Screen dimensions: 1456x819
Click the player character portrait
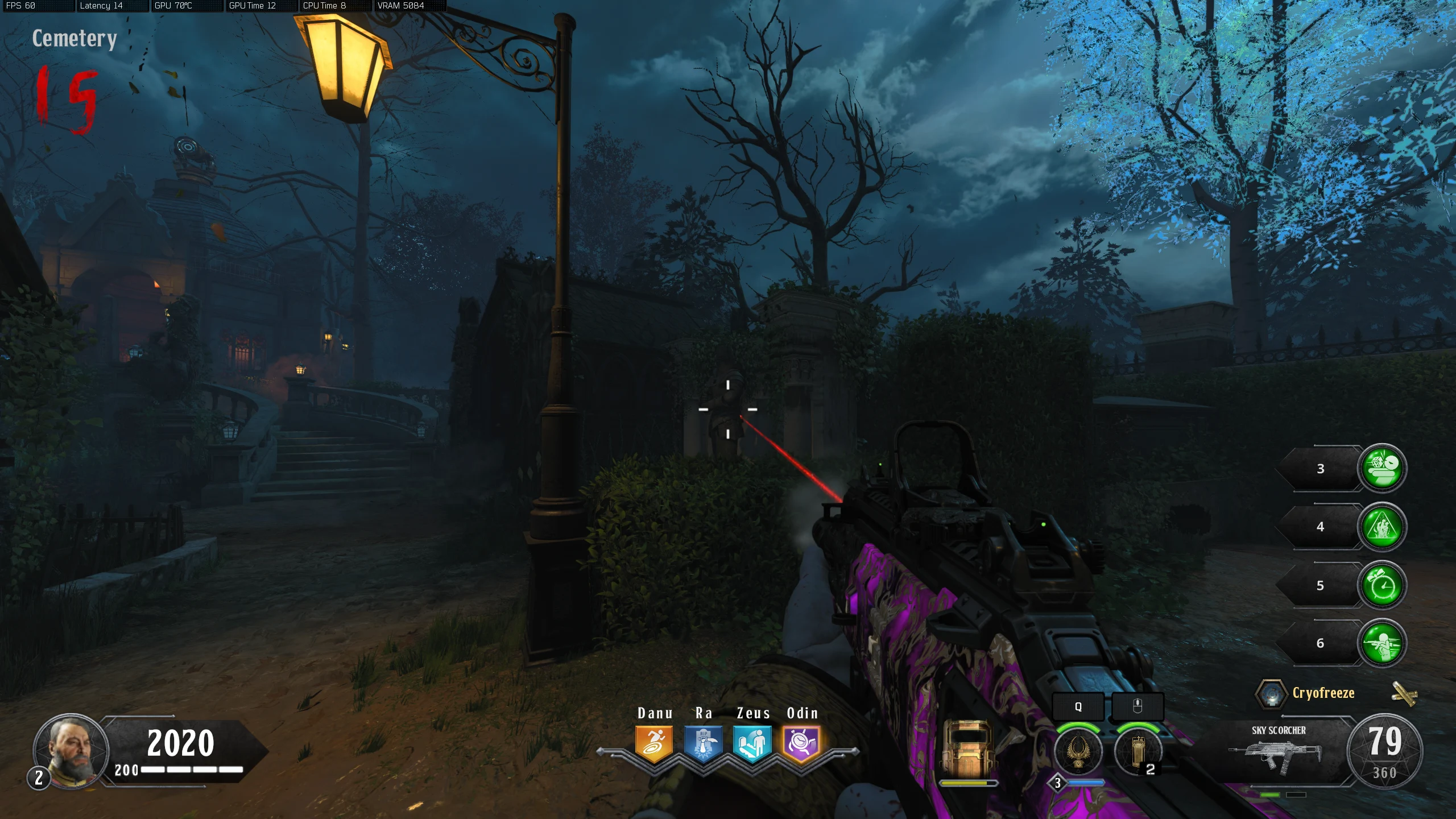tap(71, 751)
